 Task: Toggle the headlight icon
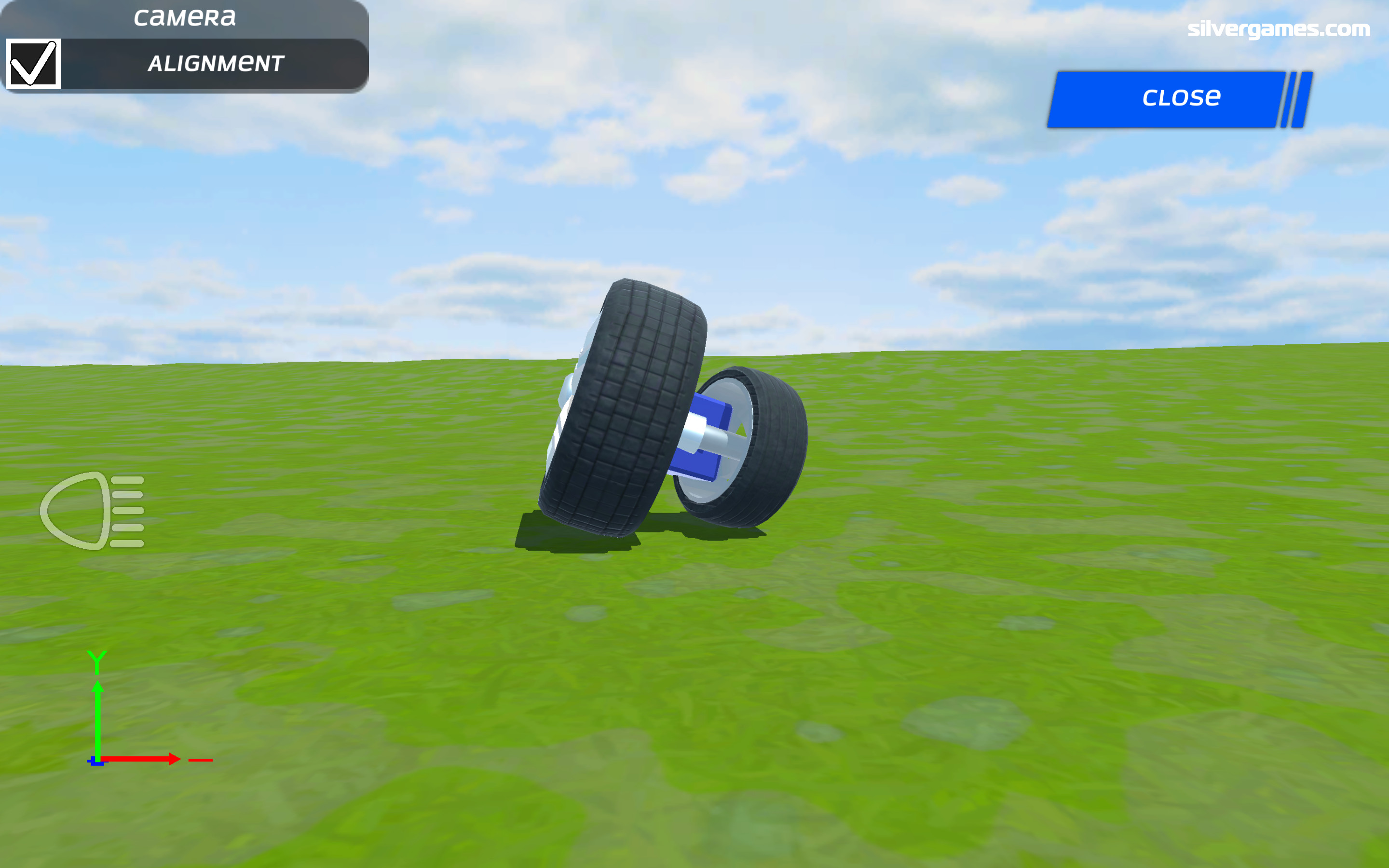coord(93,510)
